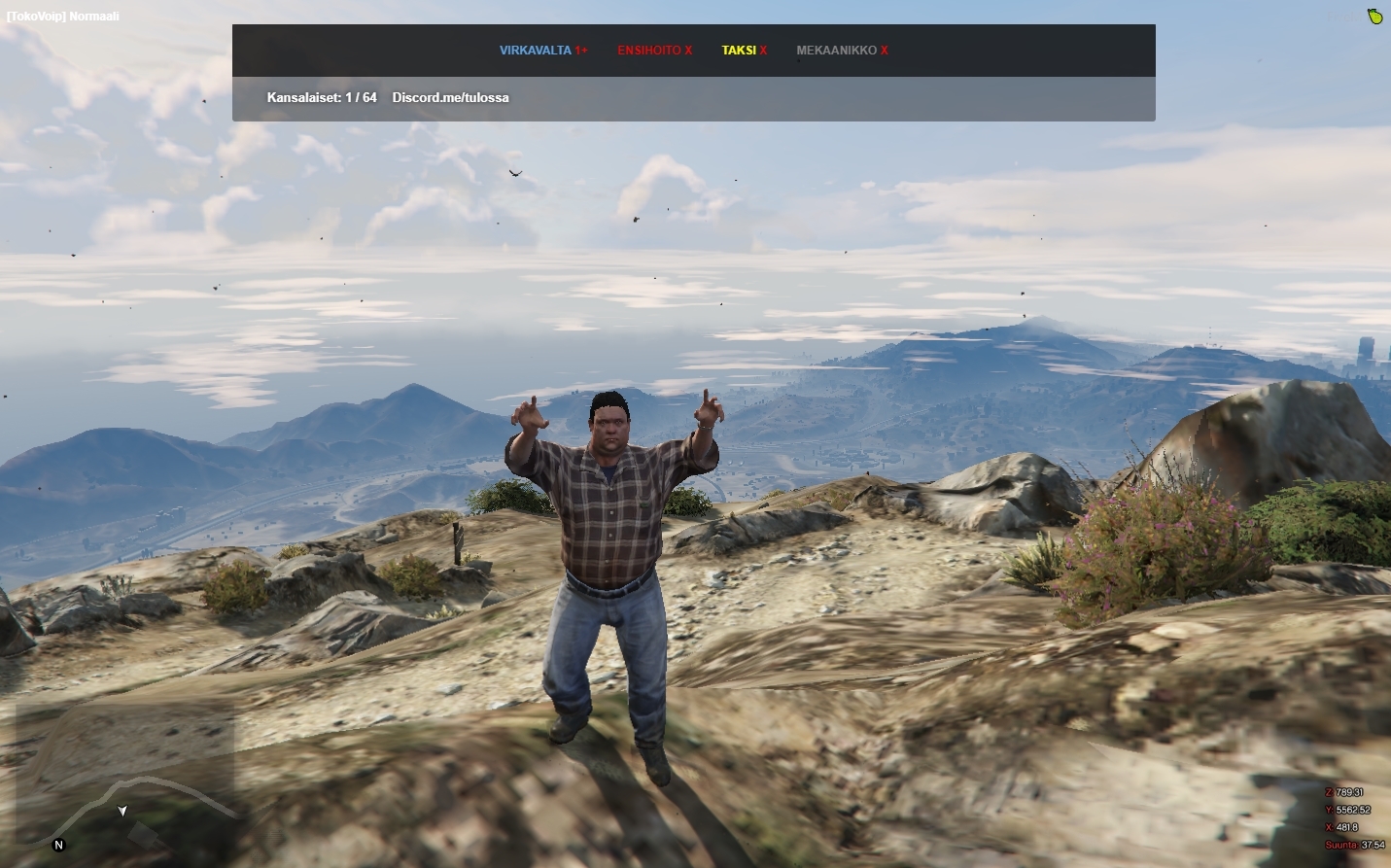The height and width of the screenshot is (868, 1391).
Task: Click the green icon in the screen corner
Action: [1374, 16]
